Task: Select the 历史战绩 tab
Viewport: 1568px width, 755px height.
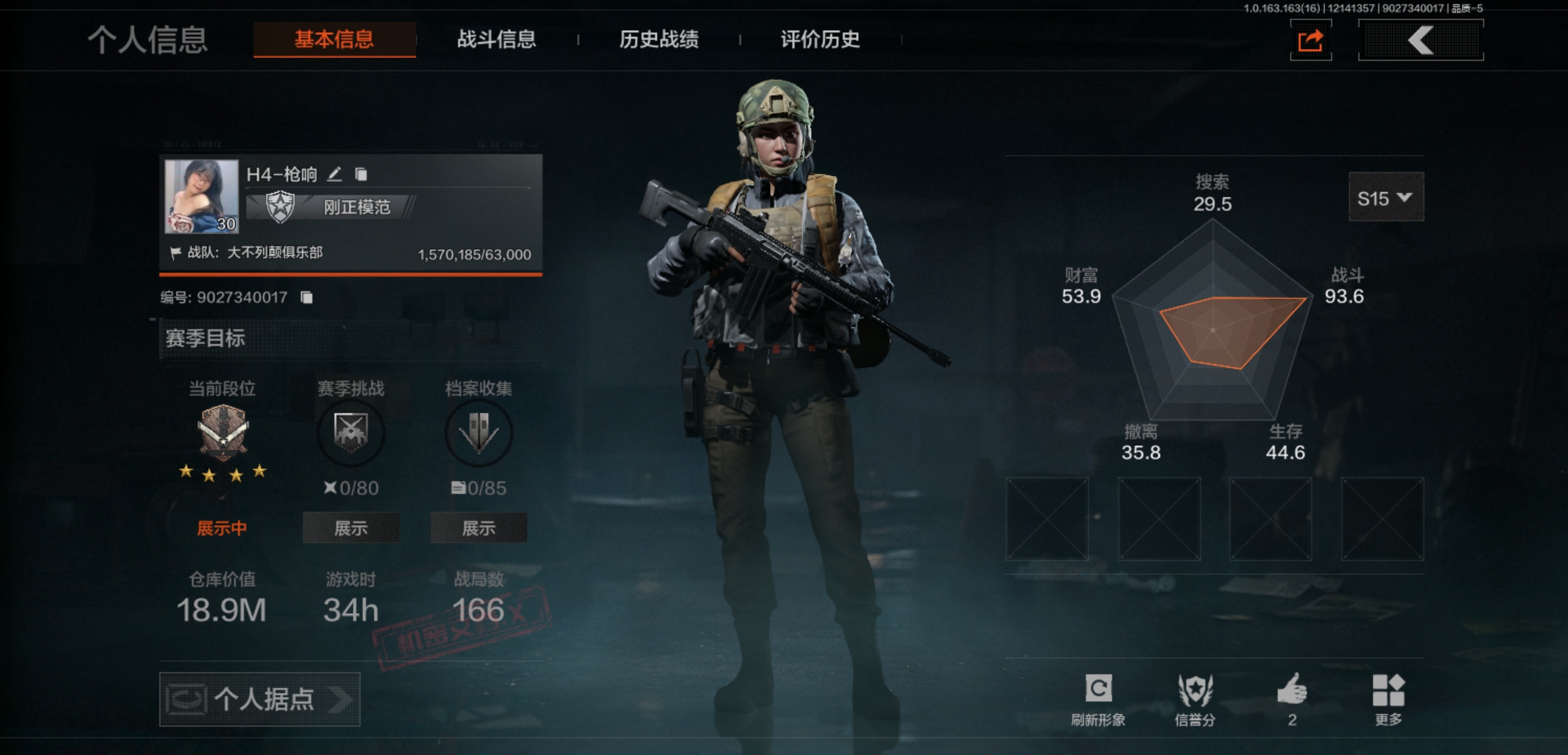Action: click(x=658, y=39)
